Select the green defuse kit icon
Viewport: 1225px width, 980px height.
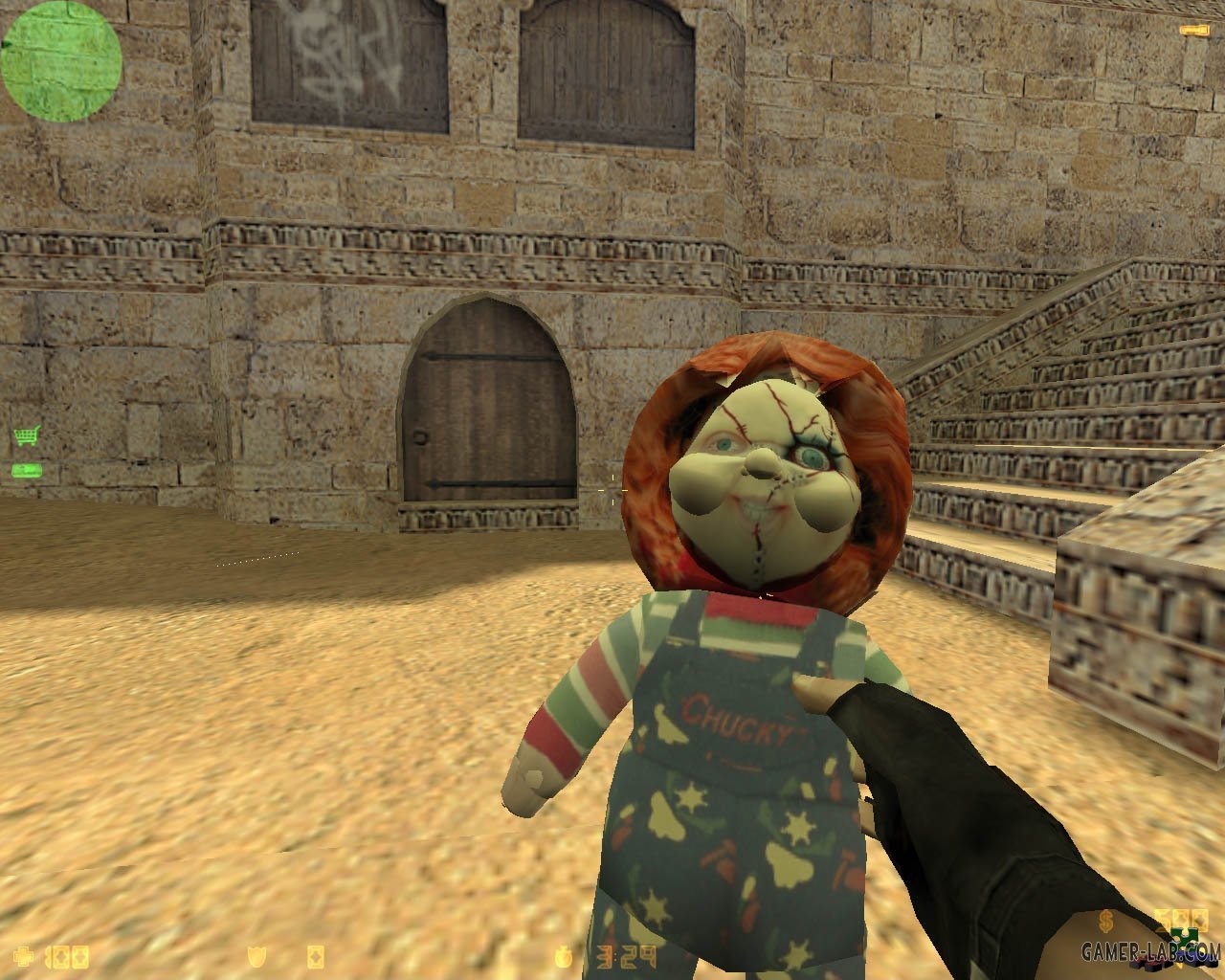click(x=26, y=470)
